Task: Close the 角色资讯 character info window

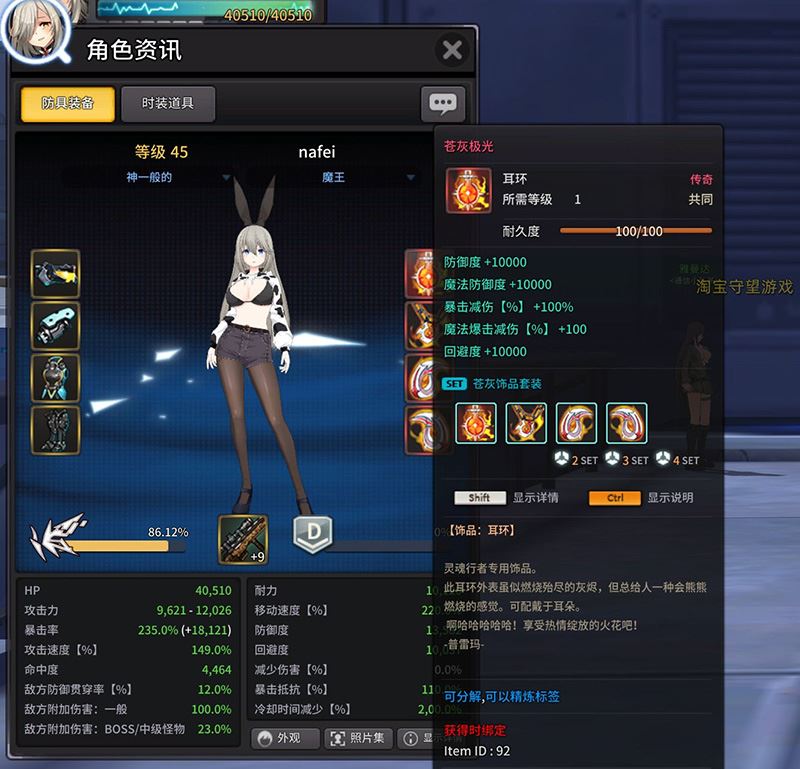Action: [x=452, y=50]
